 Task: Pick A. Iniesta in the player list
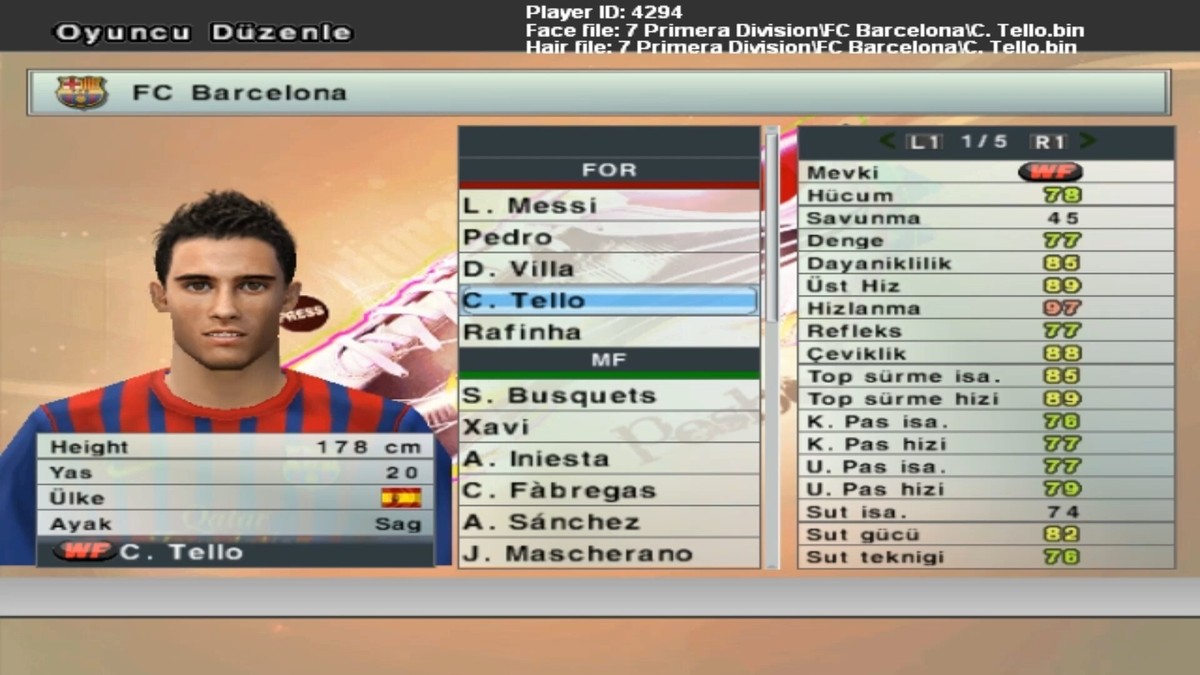pos(608,459)
